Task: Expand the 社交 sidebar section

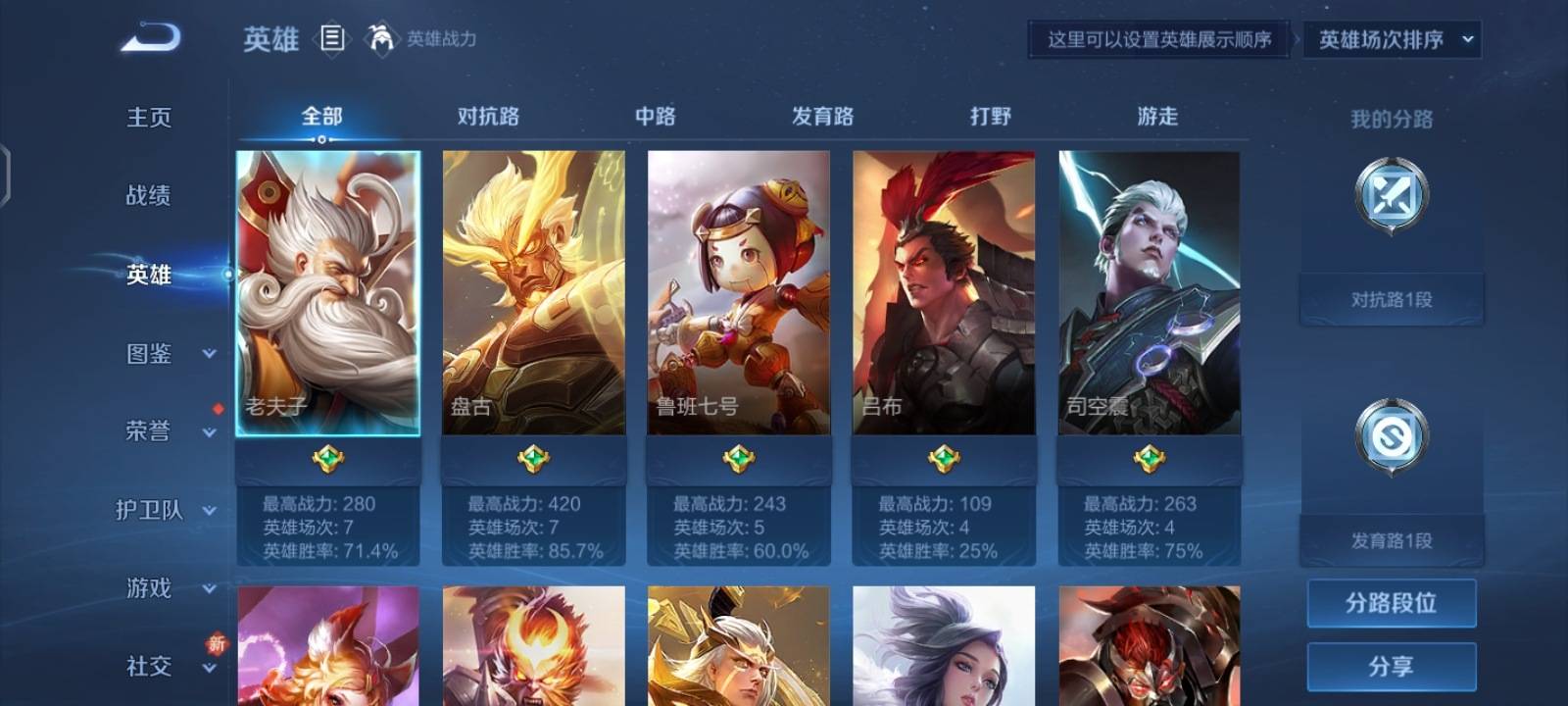Action: (147, 667)
